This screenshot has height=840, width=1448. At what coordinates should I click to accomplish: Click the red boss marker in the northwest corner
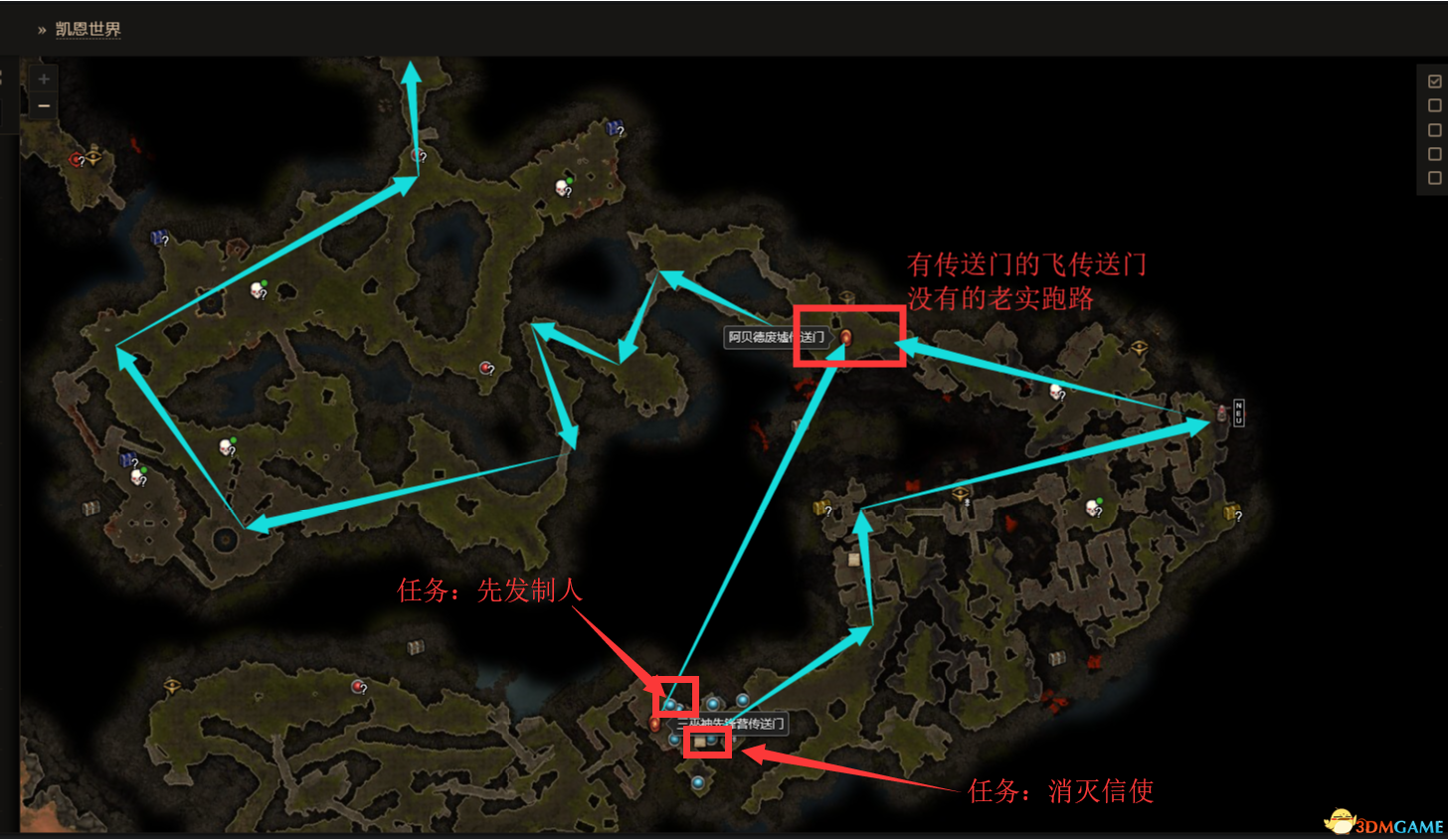pyautogui.click(x=77, y=158)
